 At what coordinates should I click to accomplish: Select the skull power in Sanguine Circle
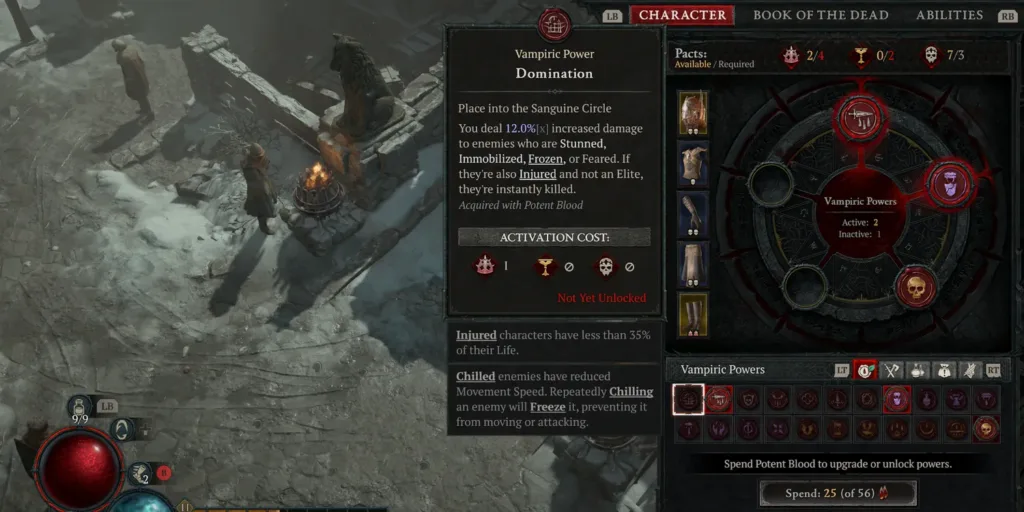915,288
